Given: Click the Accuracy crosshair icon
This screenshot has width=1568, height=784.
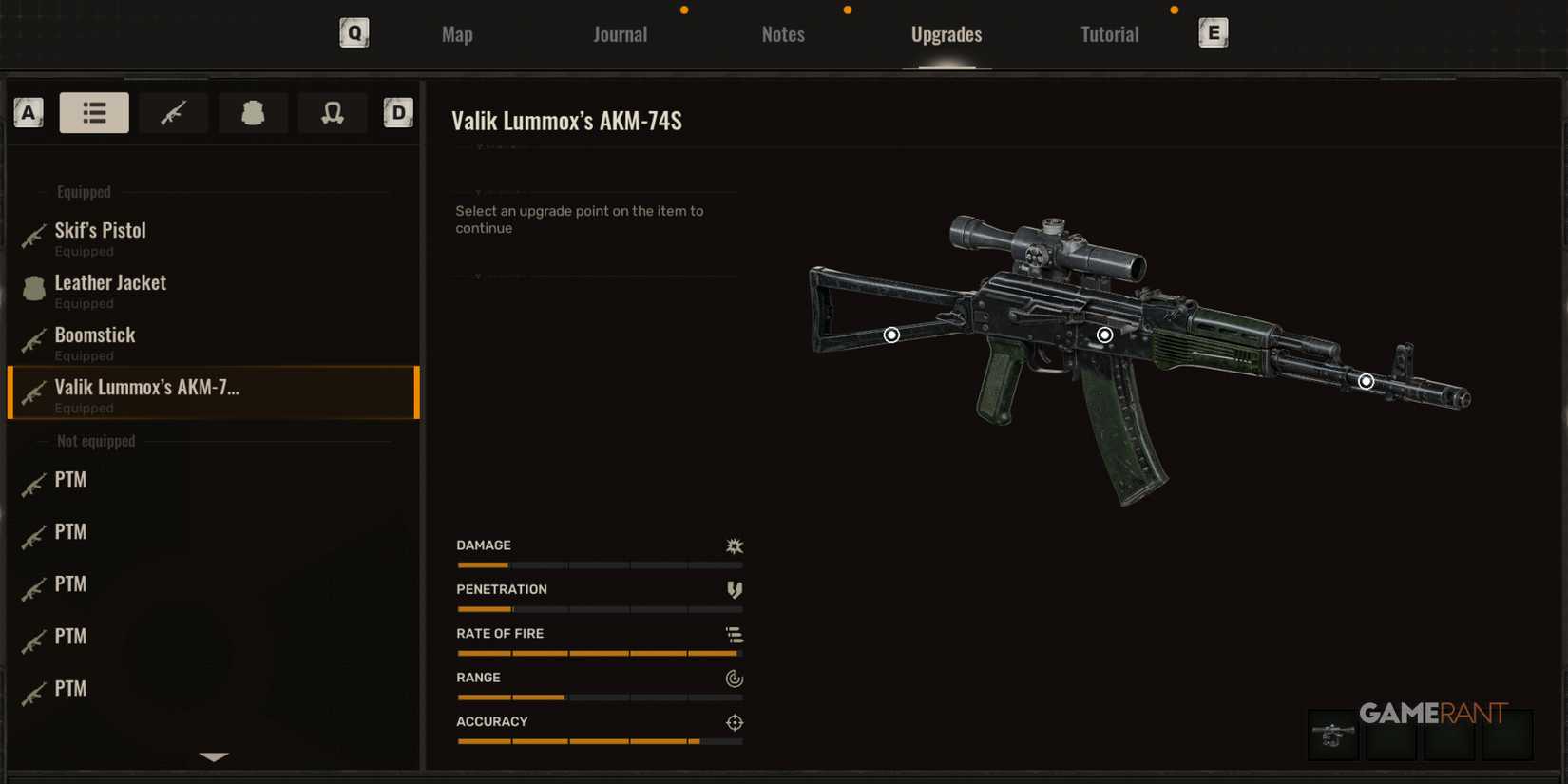Looking at the screenshot, I should [x=733, y=722].
